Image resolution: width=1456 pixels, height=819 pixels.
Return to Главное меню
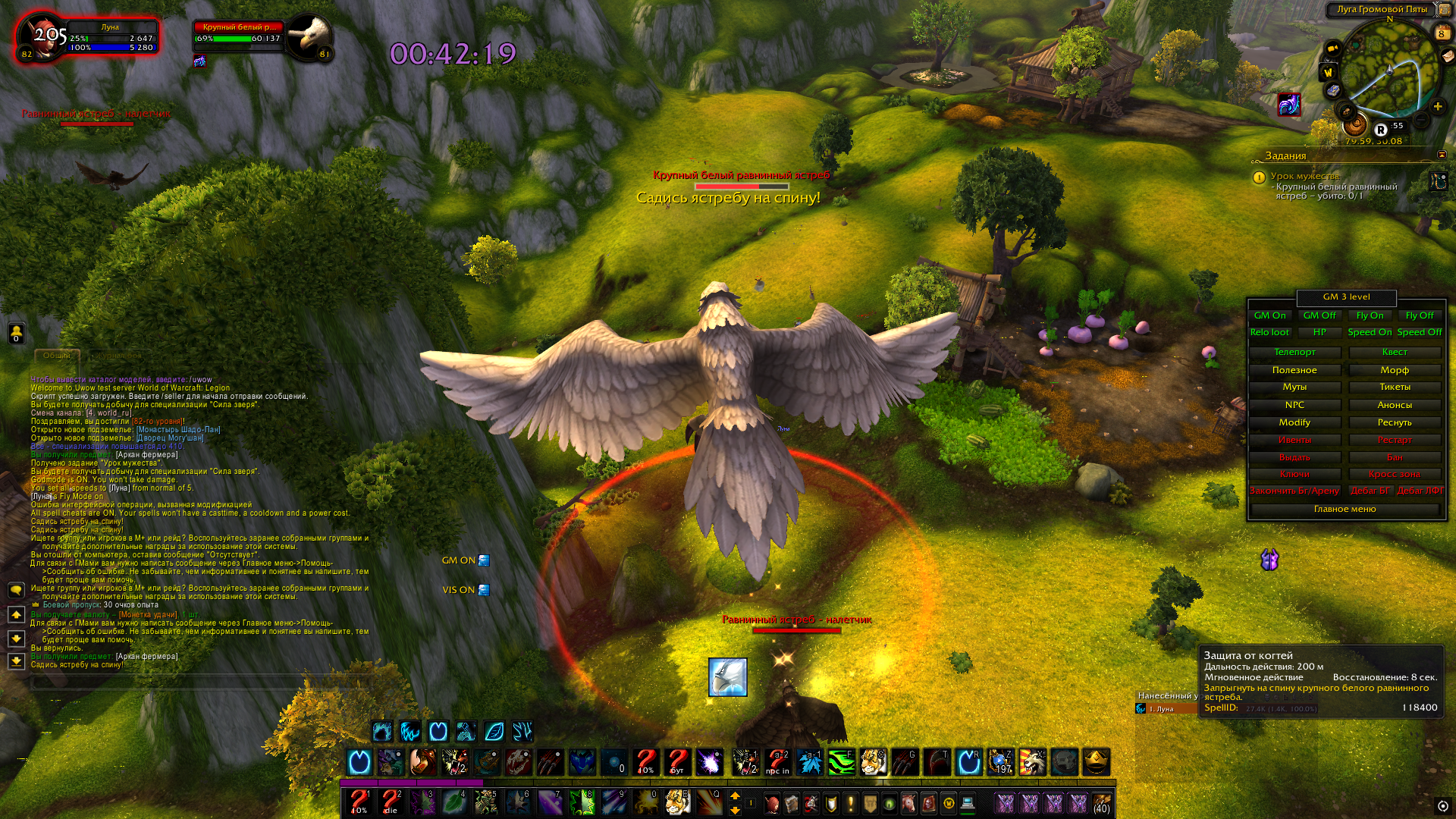click(1345, 509)
